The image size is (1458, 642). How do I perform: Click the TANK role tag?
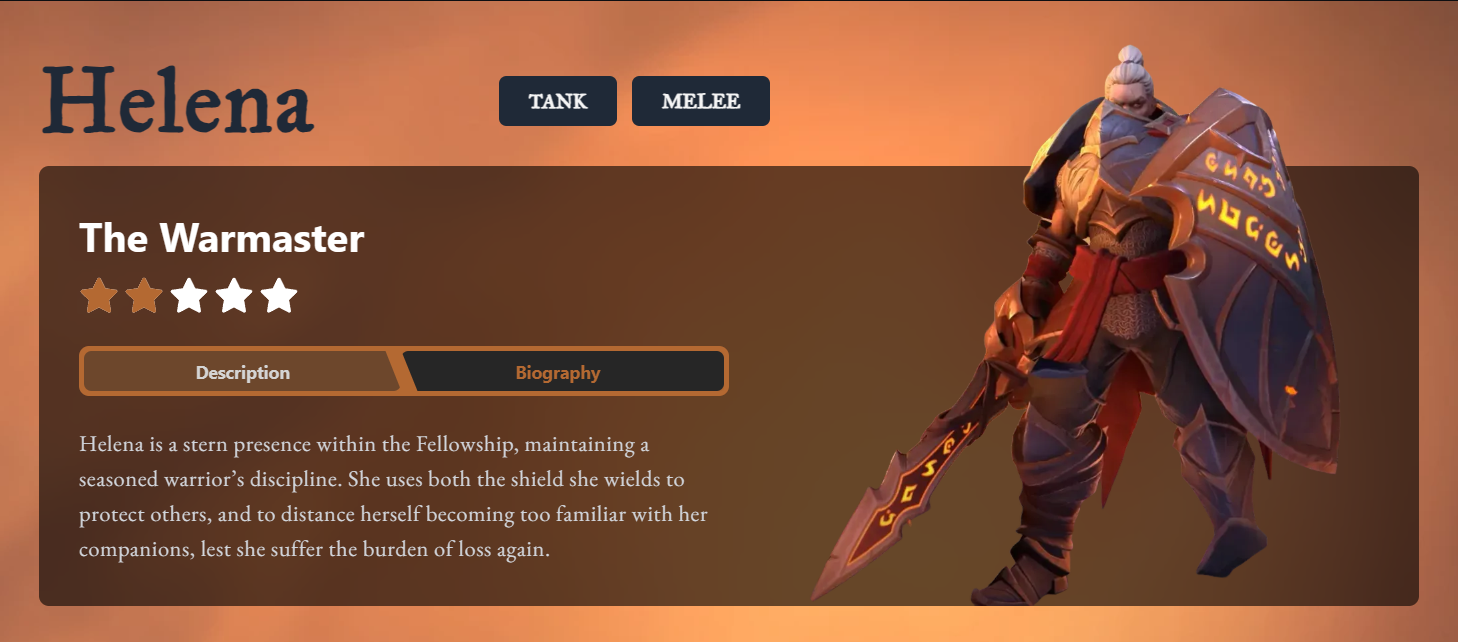coord(558,101)
